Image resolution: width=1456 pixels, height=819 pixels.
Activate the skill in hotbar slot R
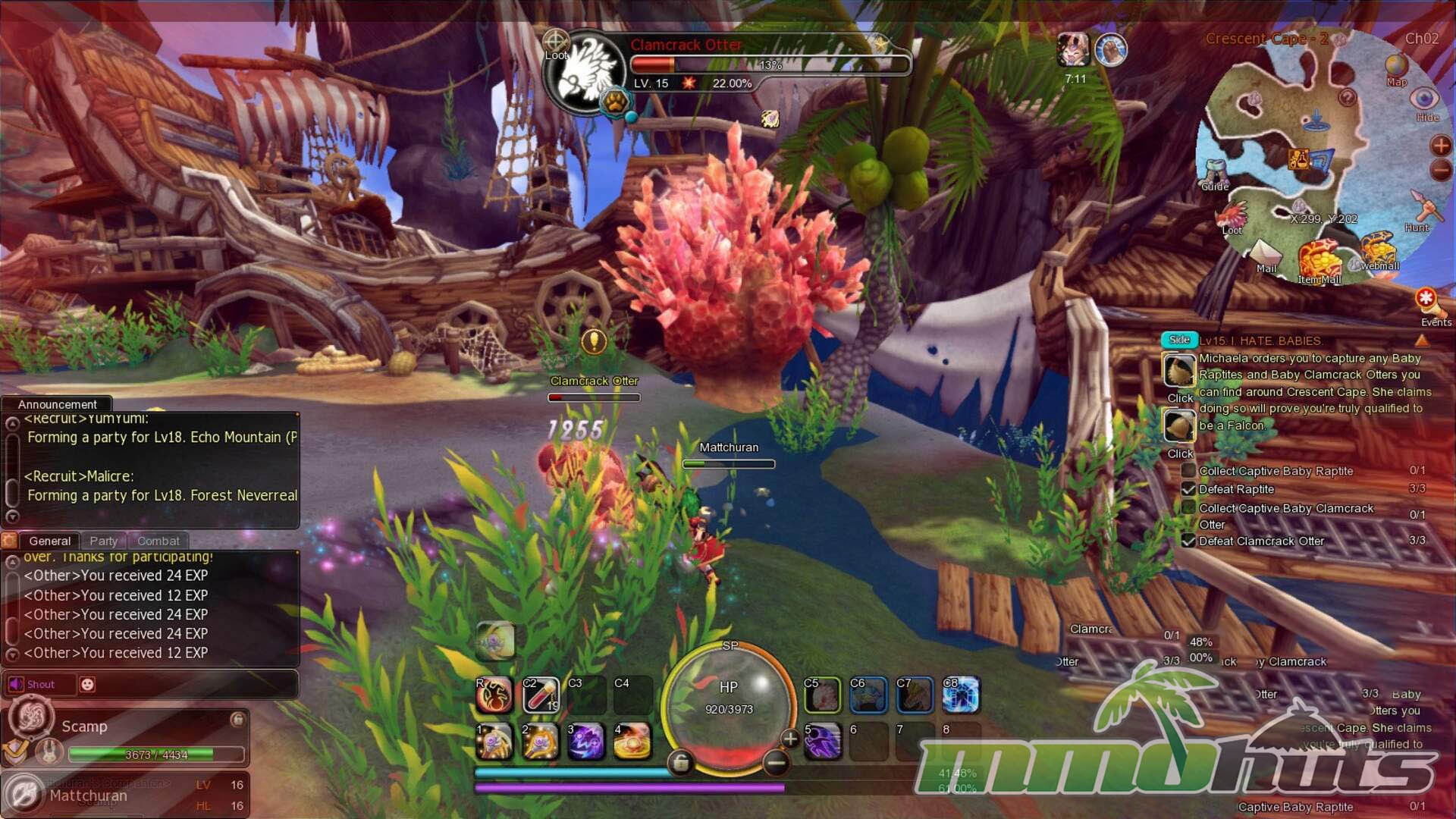coord(494,695)
